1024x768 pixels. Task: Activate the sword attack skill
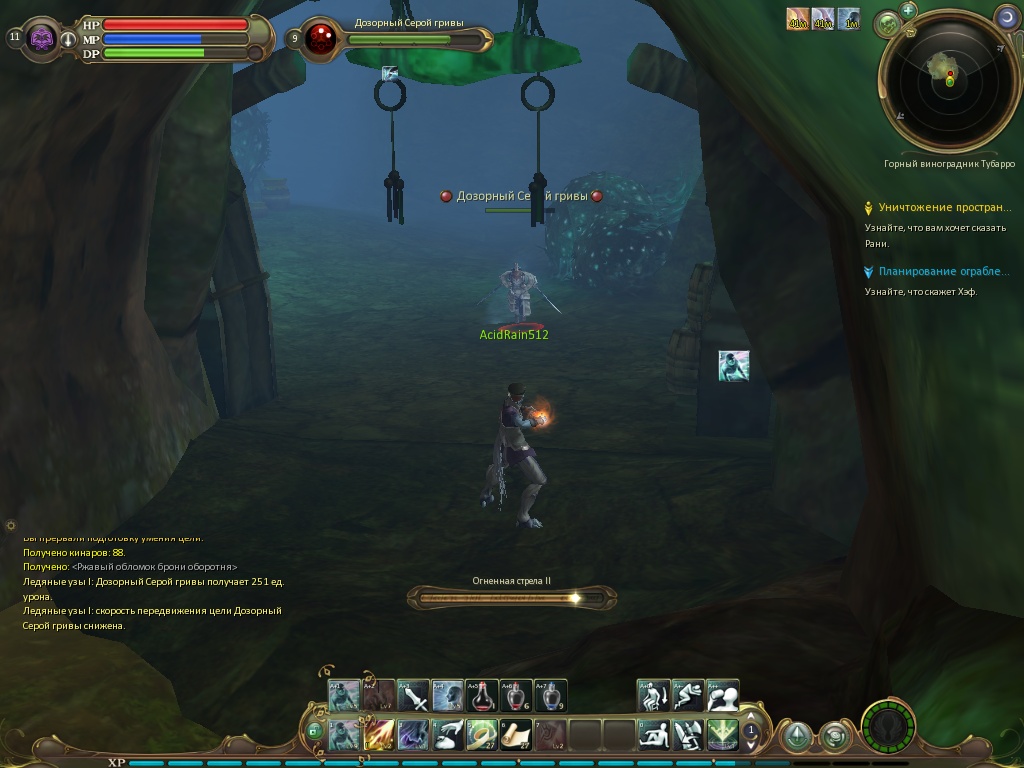pyautogui.click(x=413, y=696)
